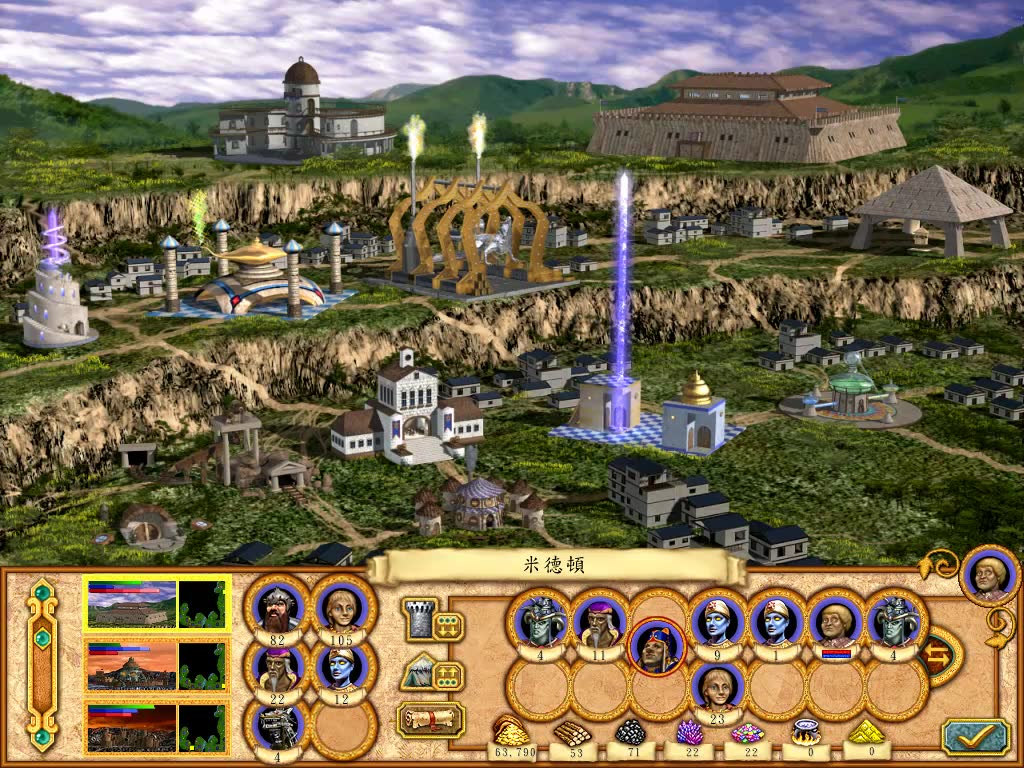Choose the purple-turban mage stack of 11
This screenshot has height=768, width=1024.
[x=599, y=622]
